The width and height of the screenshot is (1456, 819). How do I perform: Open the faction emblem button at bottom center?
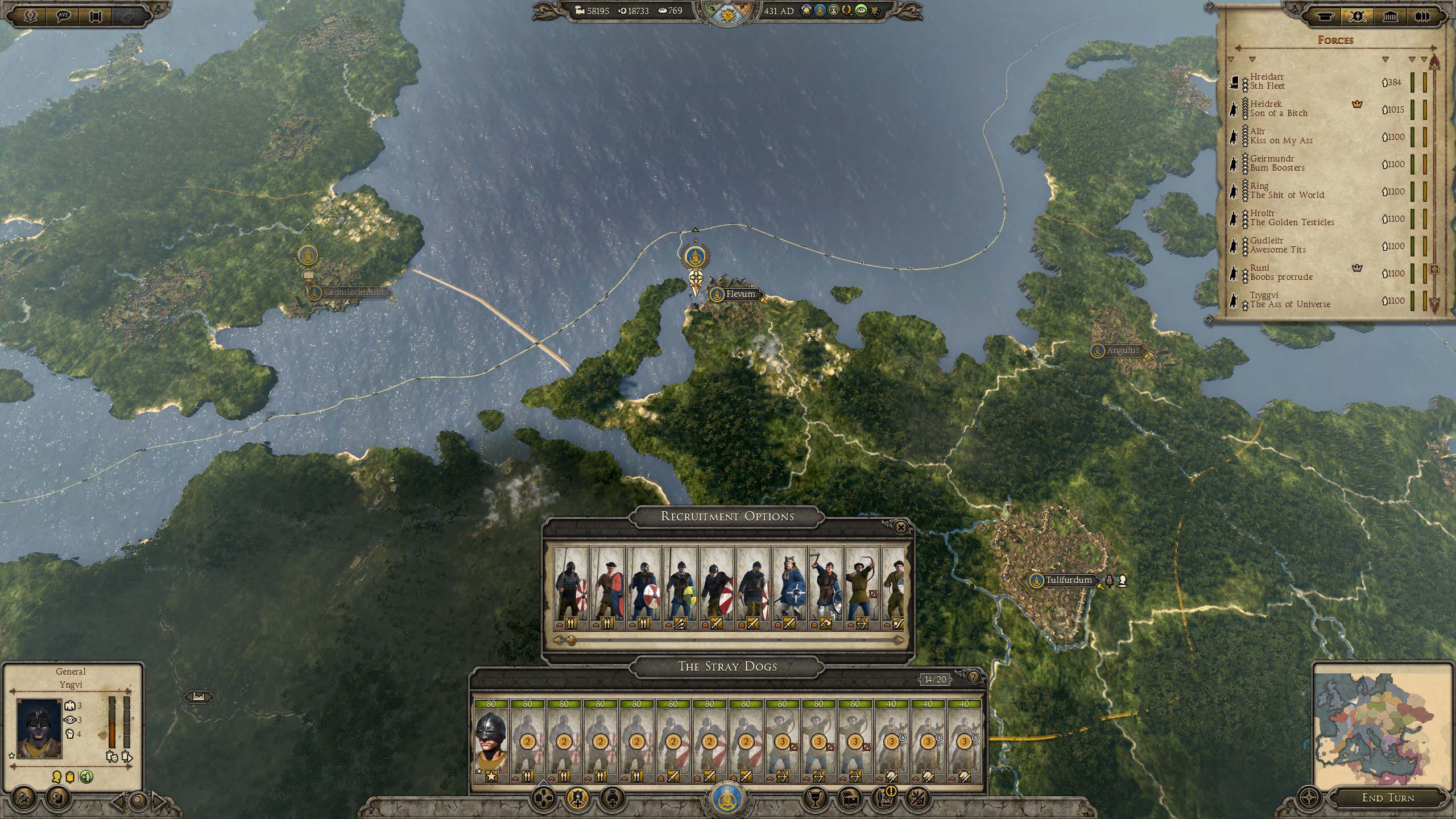point(727,799)
